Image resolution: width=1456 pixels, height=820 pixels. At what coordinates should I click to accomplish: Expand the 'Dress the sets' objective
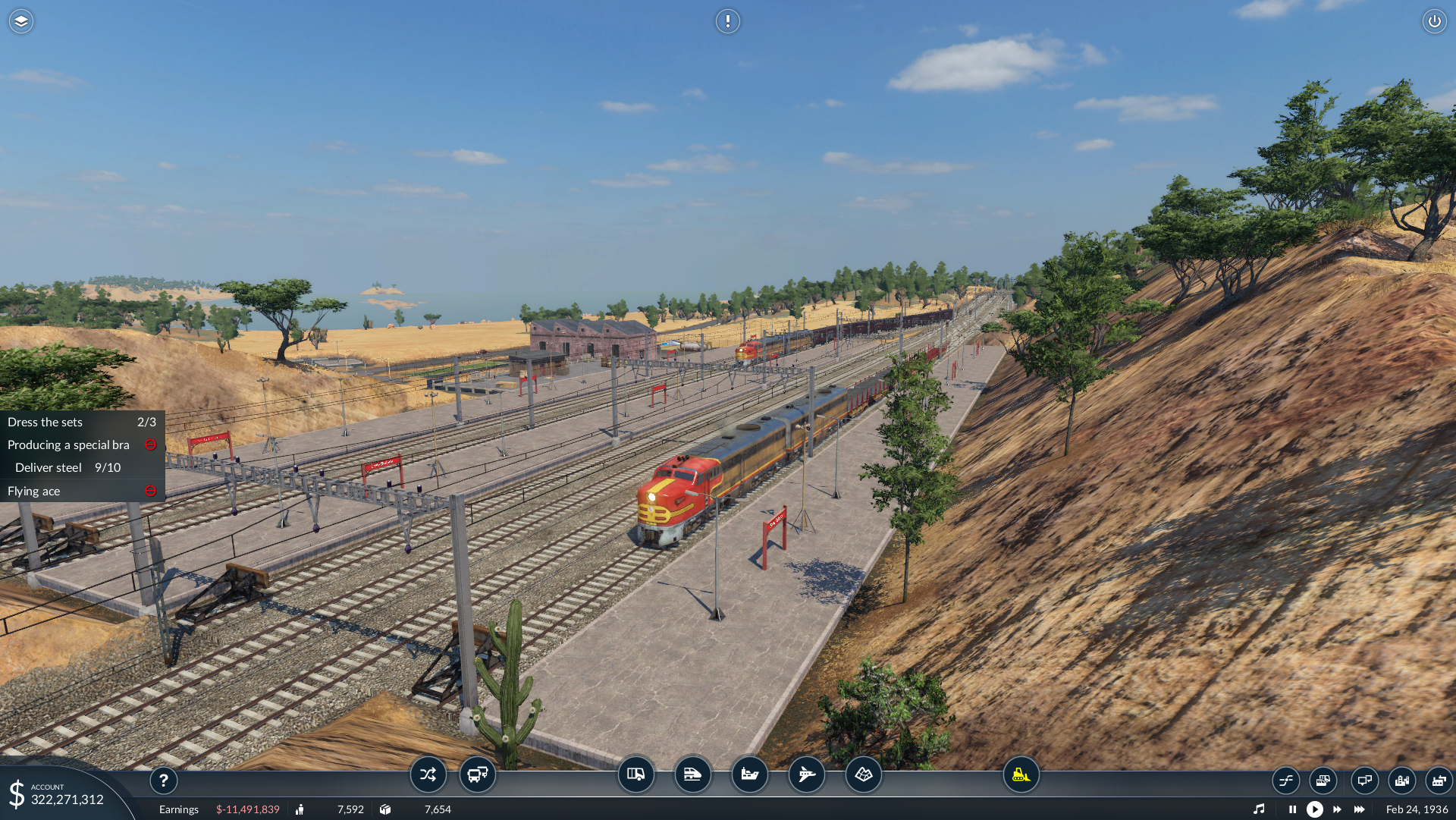81,422
